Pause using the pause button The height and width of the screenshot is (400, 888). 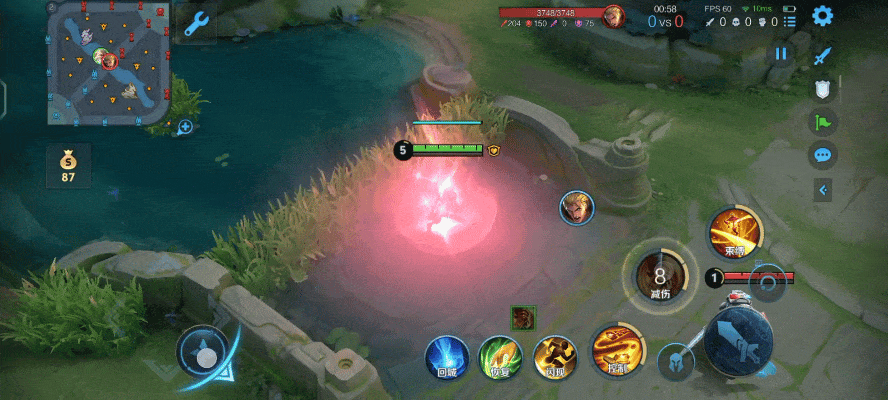click(782, 54)
